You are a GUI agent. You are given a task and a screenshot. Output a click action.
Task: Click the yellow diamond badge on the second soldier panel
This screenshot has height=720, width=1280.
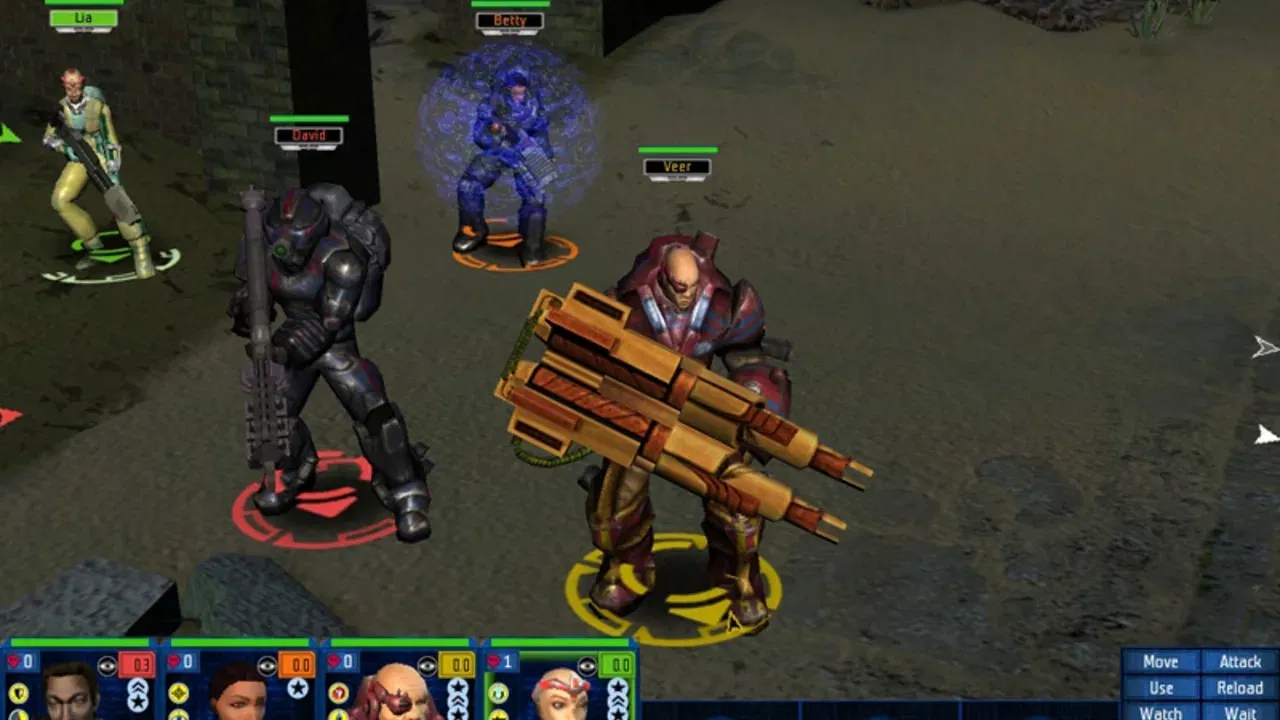click(x=178, y=691)
